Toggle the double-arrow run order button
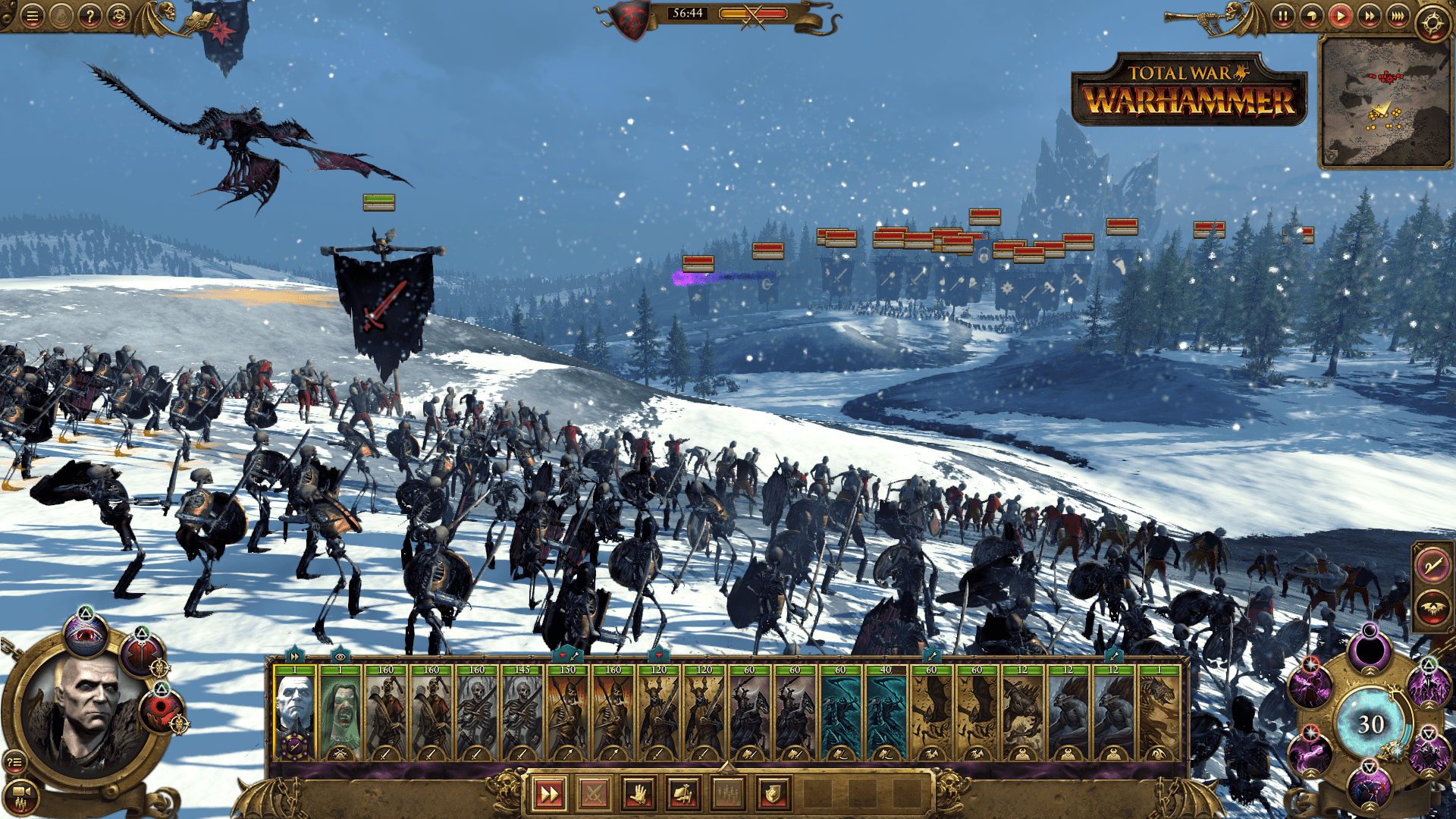Viewport: 1456px width, 819px height. tap(548, 794)
